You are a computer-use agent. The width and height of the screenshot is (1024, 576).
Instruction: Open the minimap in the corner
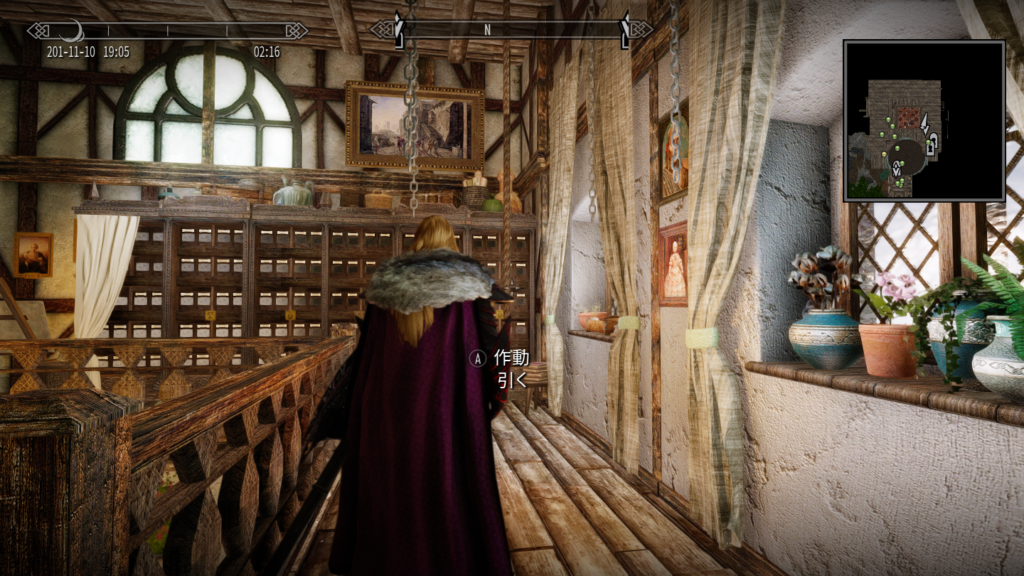[923, 120]
